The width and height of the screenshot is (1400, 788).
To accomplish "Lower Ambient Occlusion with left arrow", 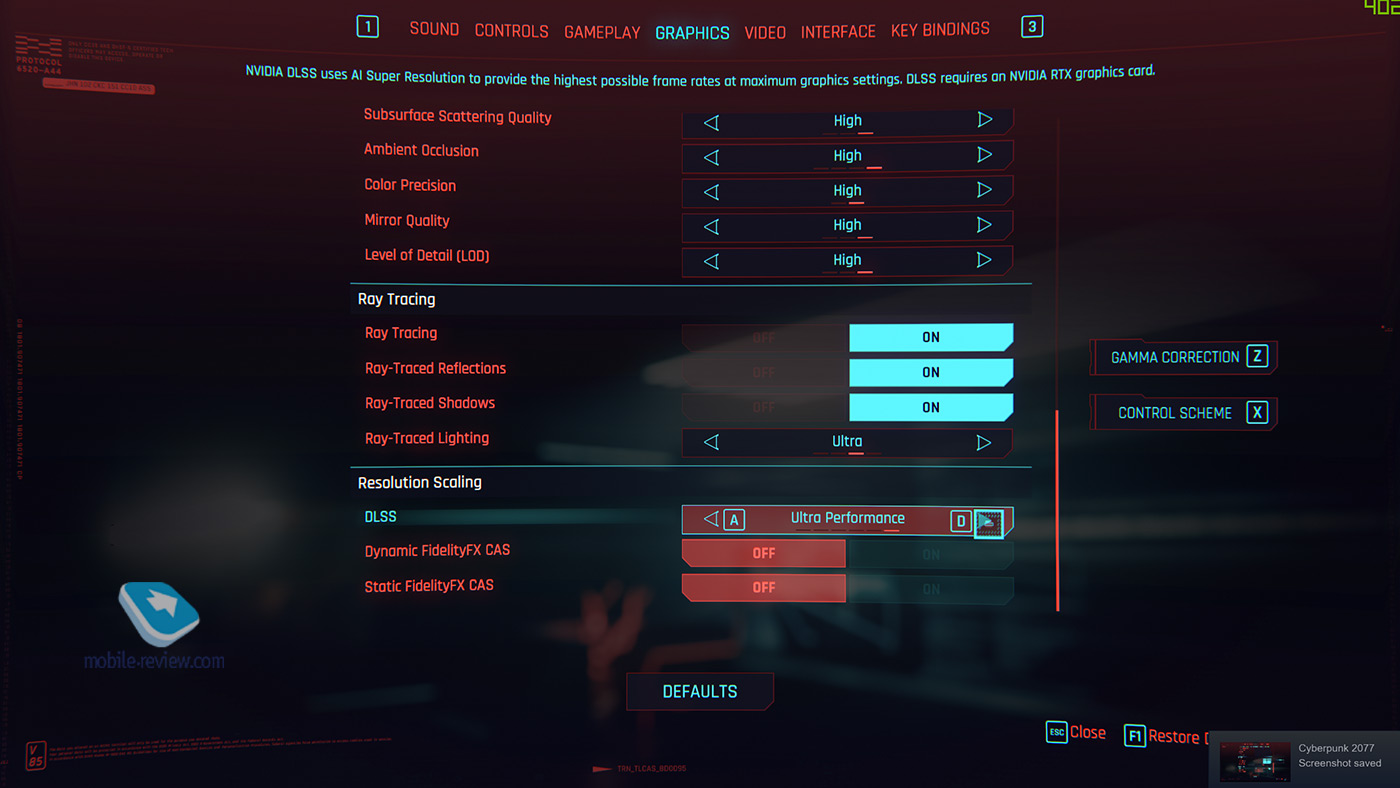I will click(x=711, y=156).
